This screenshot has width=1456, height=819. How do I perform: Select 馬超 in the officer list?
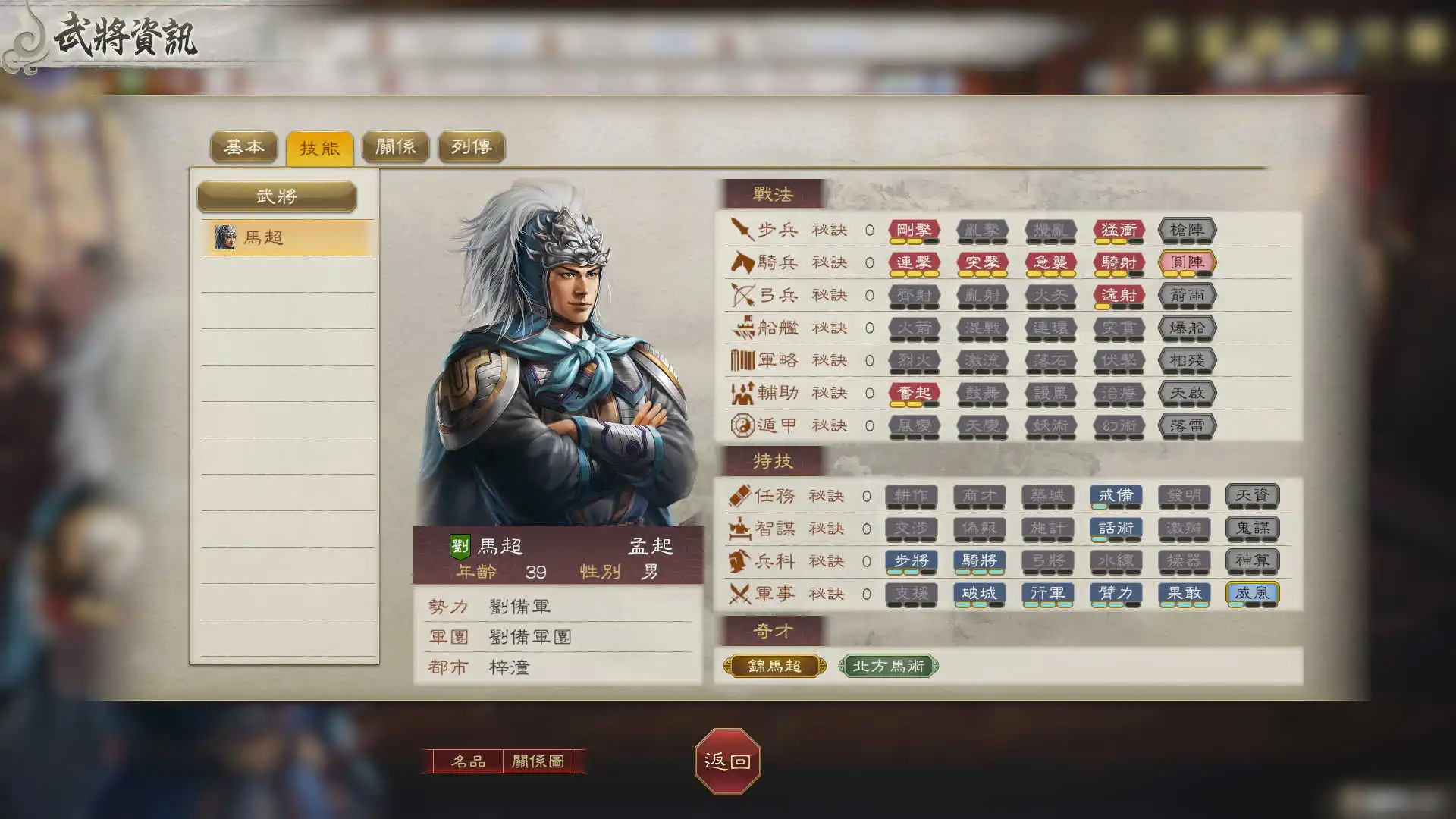click(x=288, y=236)
